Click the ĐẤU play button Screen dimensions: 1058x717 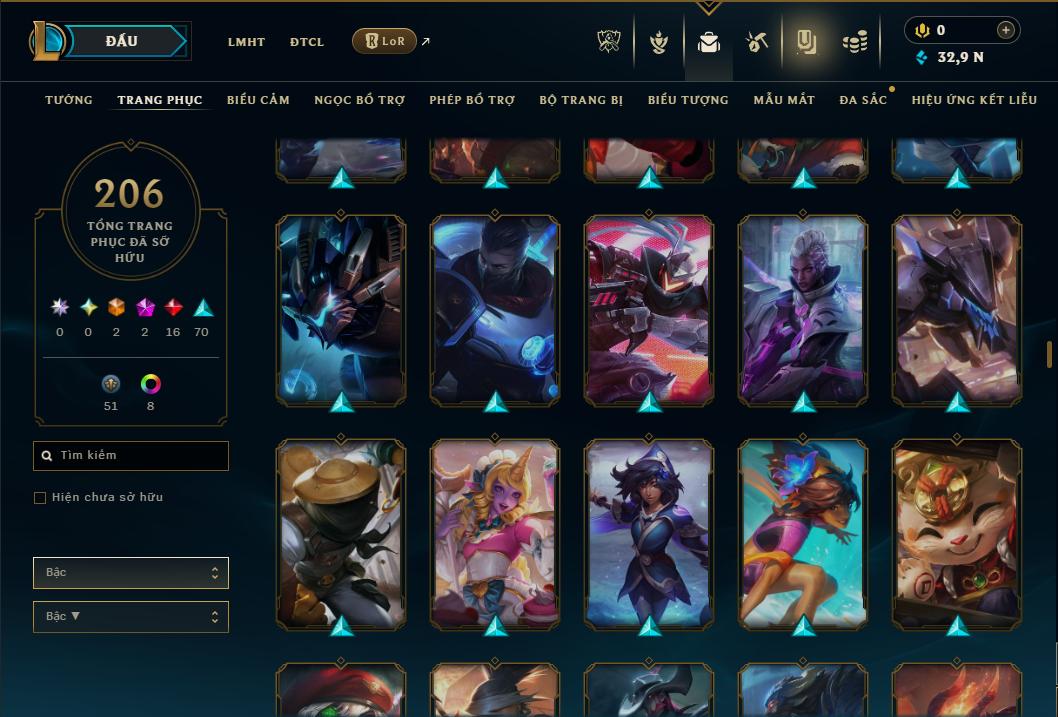122,41
